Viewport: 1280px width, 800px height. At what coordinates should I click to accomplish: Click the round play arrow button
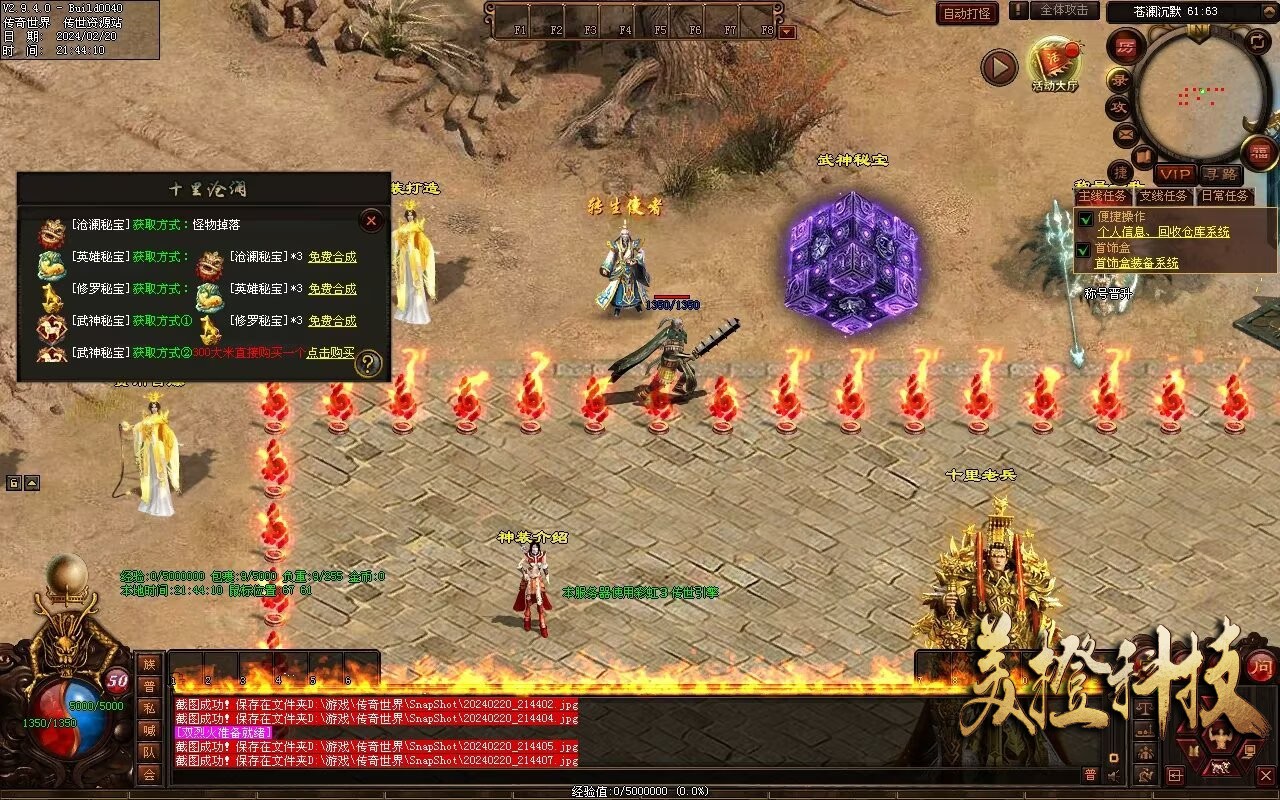tap(998, 67)
